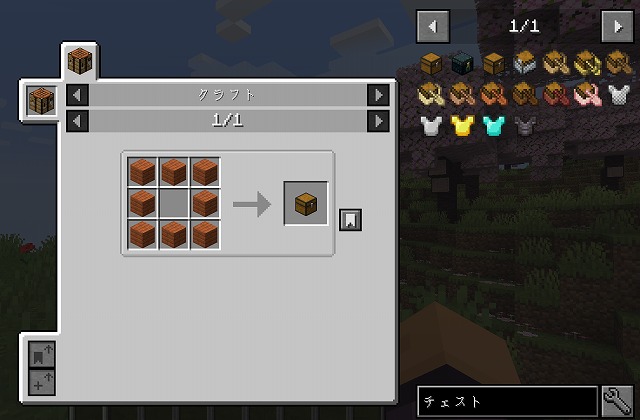Bookmark this recipe with the bookmark button
The image size is (640, 420).
(x=350, y=219)
